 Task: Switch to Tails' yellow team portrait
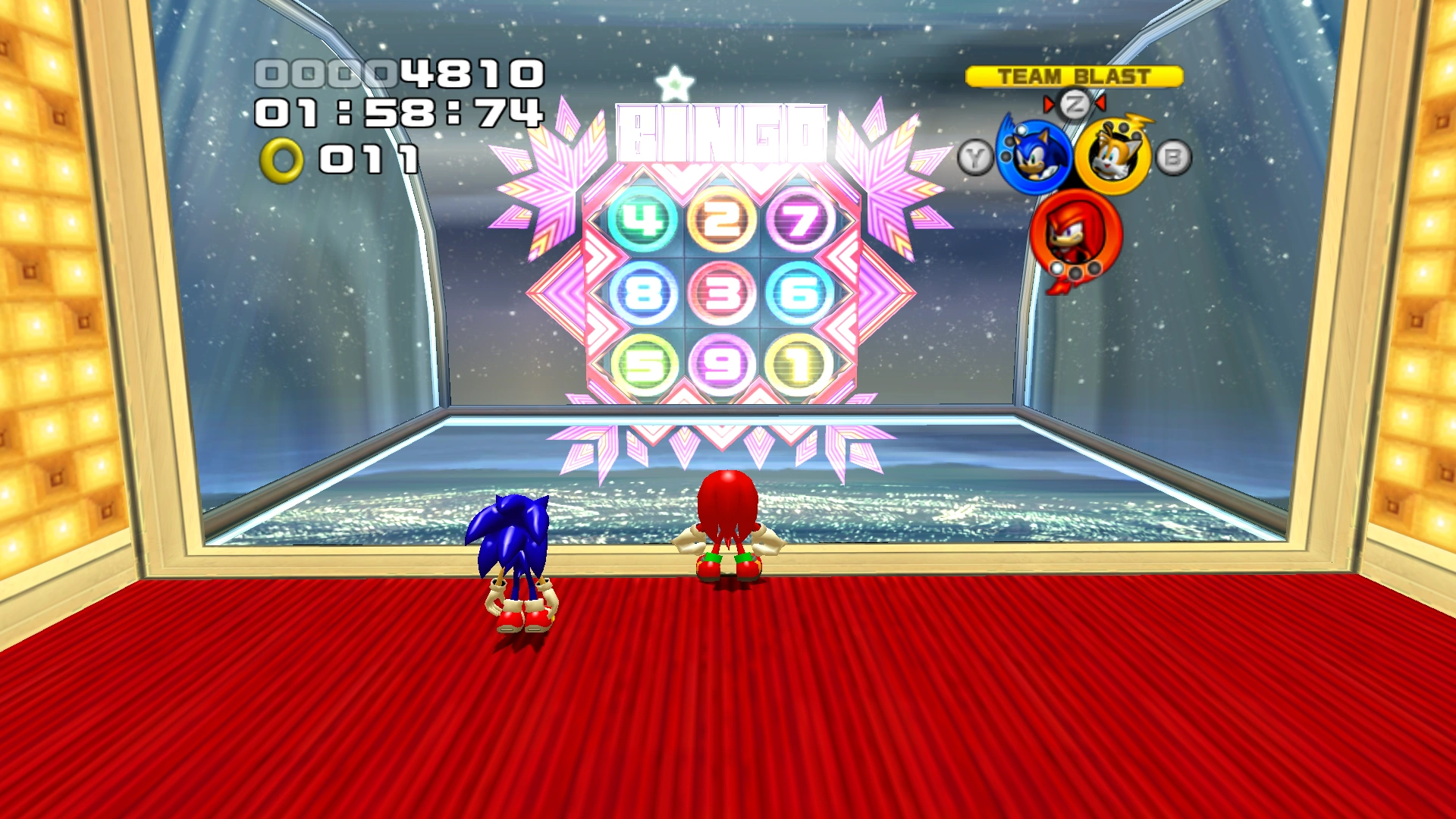click(x=1112, y=158)
